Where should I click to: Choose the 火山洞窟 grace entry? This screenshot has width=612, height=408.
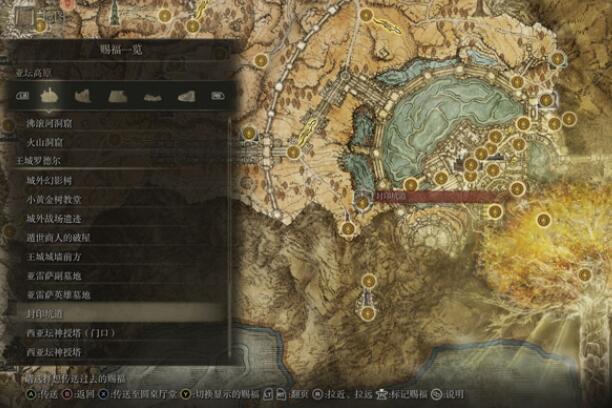[x=46, y=143]
